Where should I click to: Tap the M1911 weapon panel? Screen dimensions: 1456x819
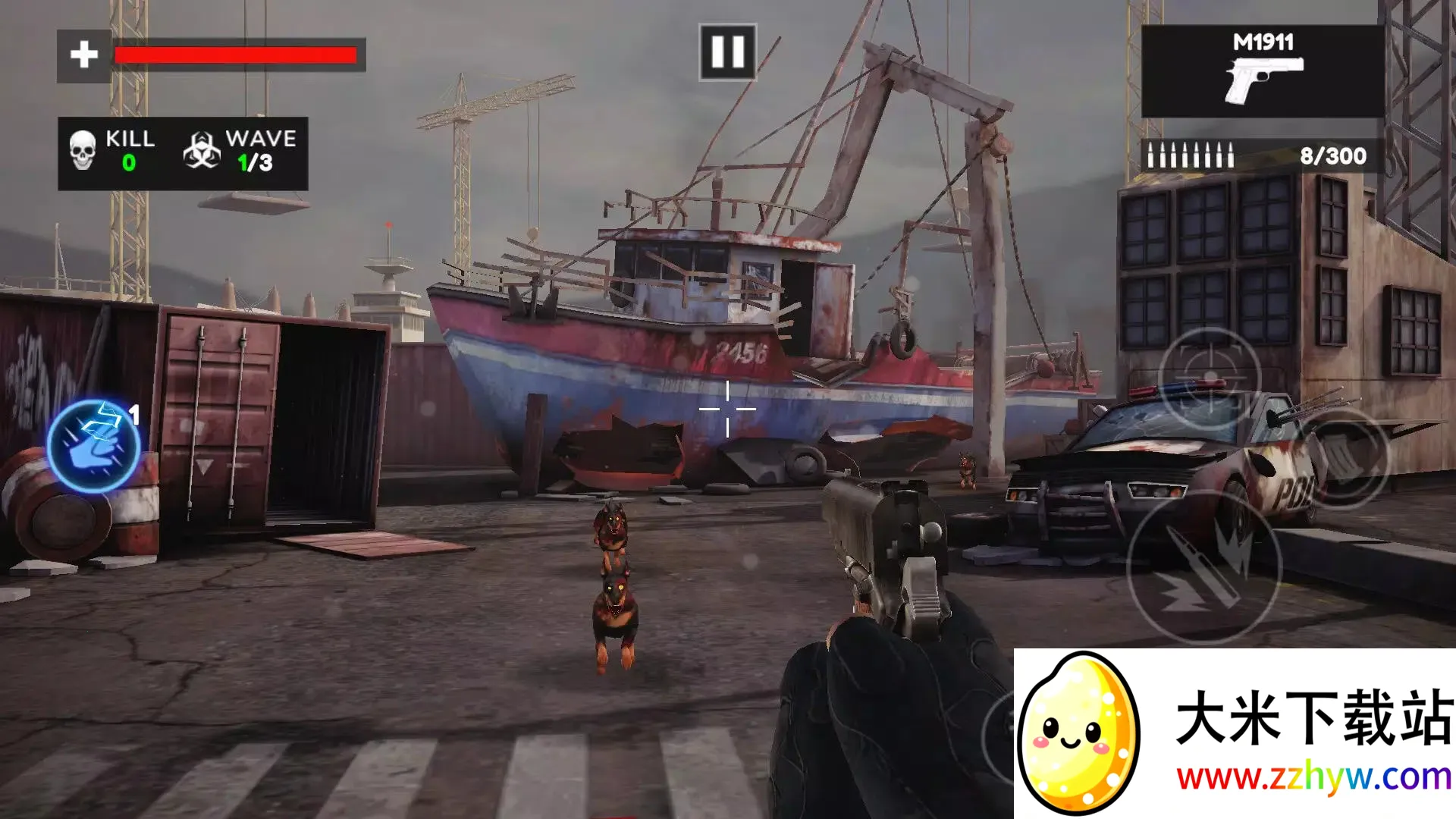click(x=1263, y=71)
